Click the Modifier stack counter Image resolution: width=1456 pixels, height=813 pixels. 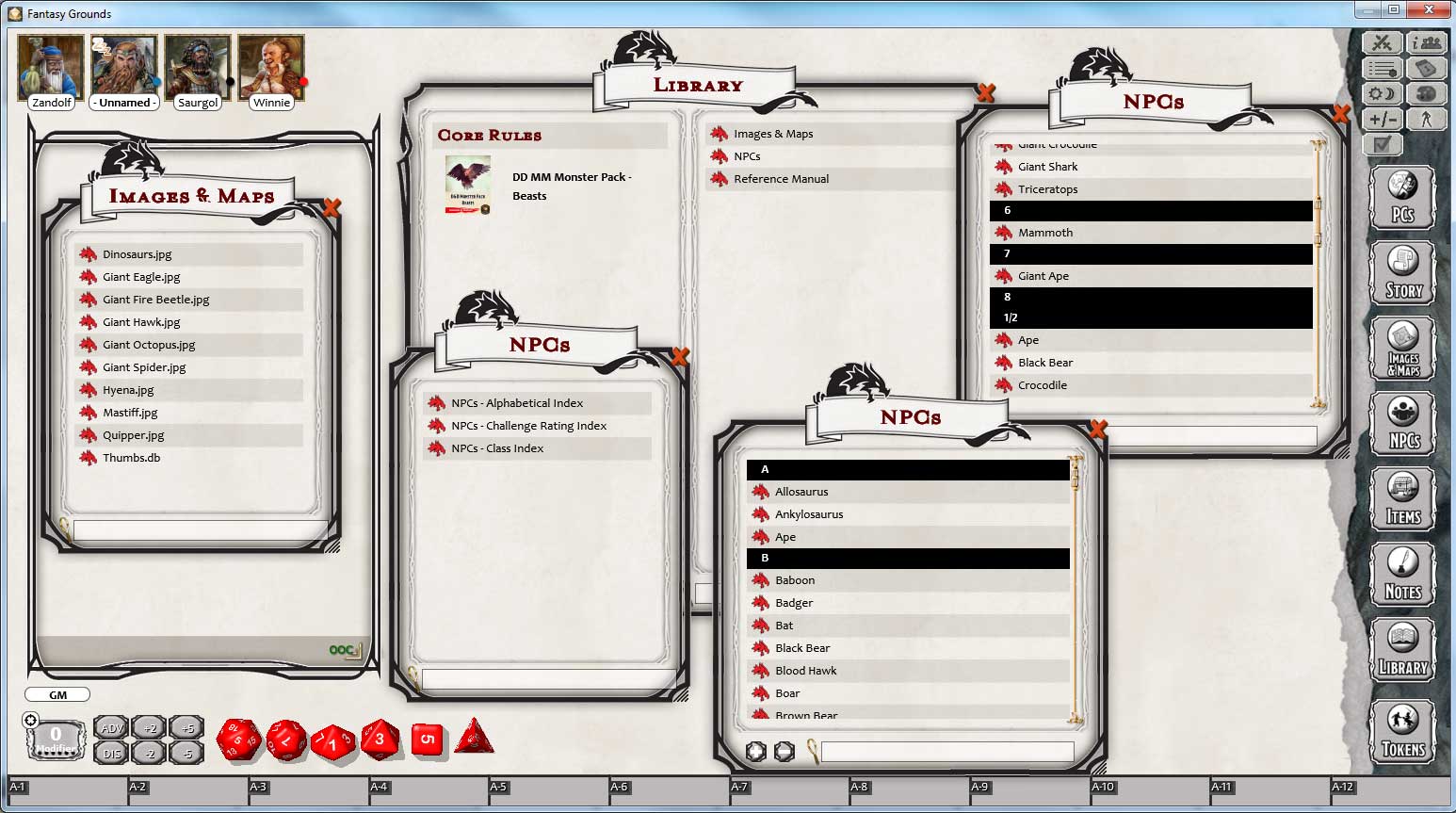pos(56,735)
